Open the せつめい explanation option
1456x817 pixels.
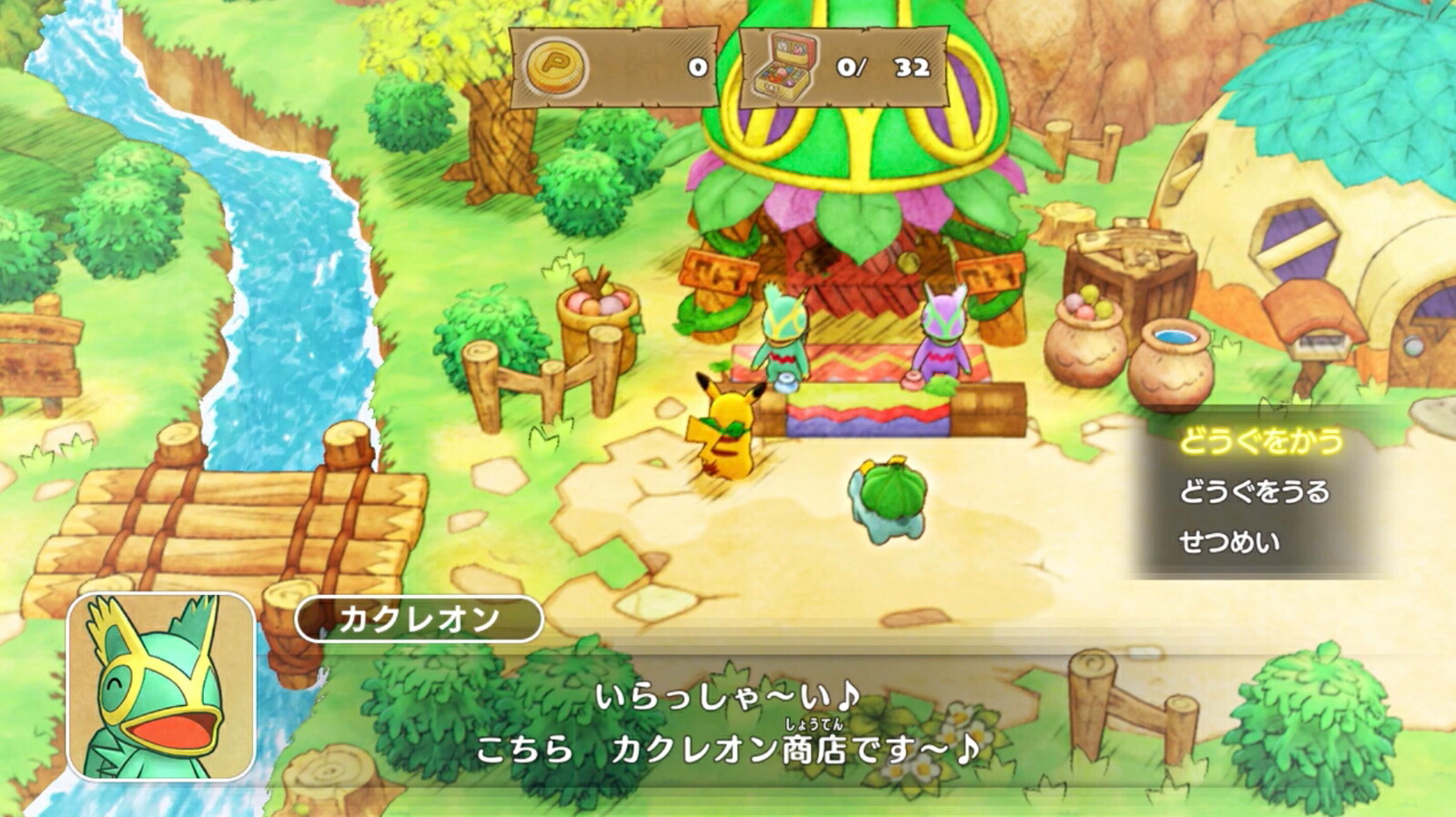click(x=1229, y=542)
